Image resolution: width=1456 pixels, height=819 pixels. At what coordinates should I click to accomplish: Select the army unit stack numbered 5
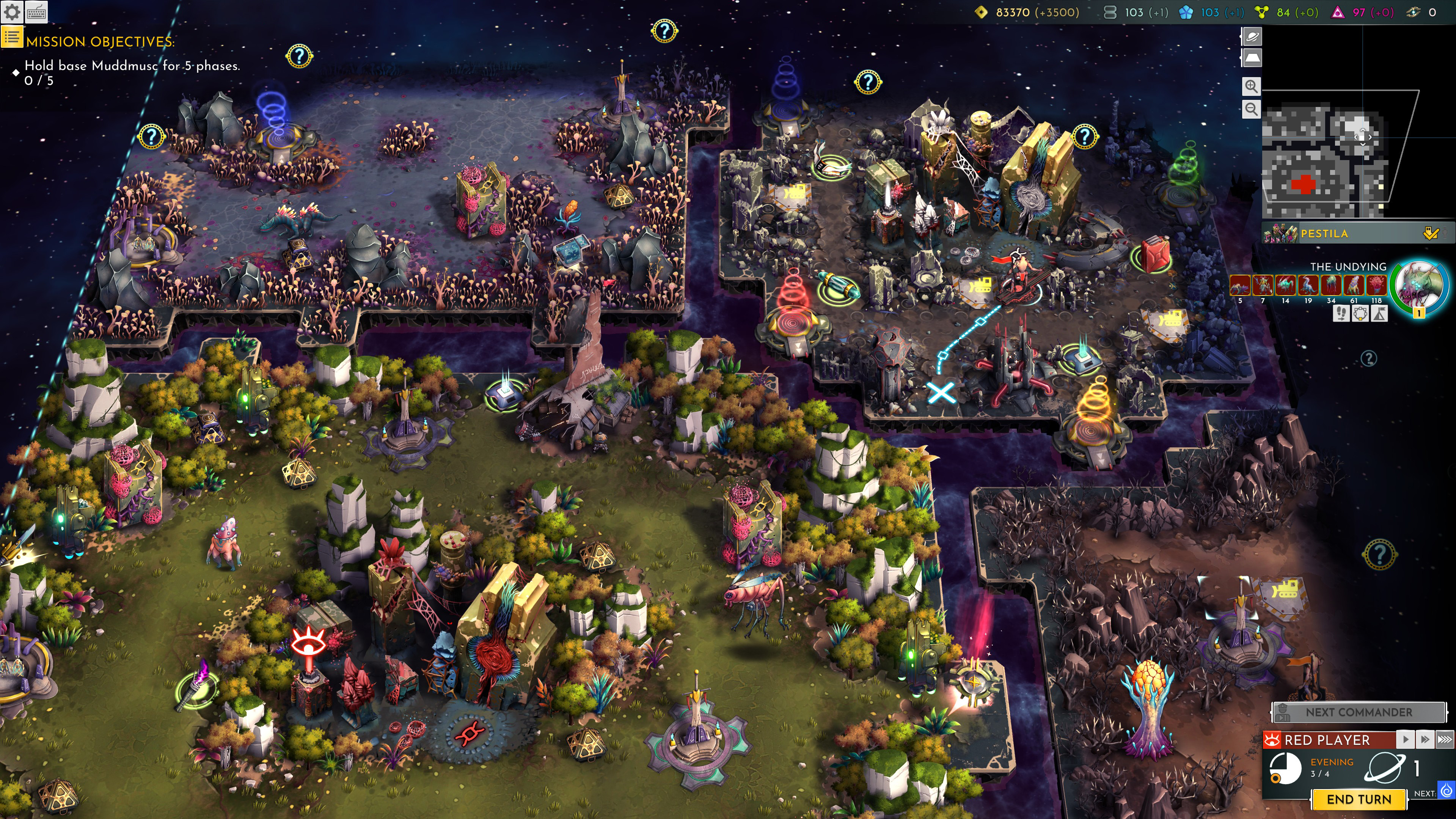pos(1240,285)
